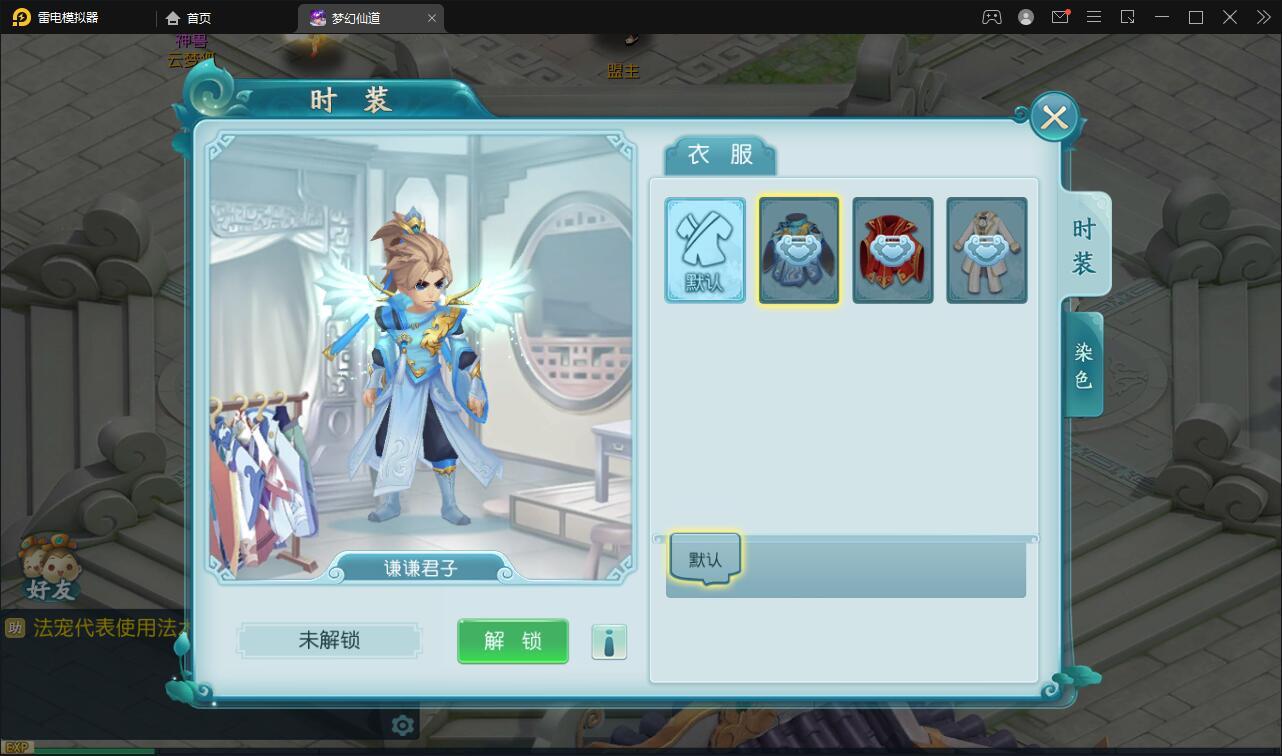Viewport: 1282px width, 756px height.
Task: Select the white fur costume icon
Action: 987,250
